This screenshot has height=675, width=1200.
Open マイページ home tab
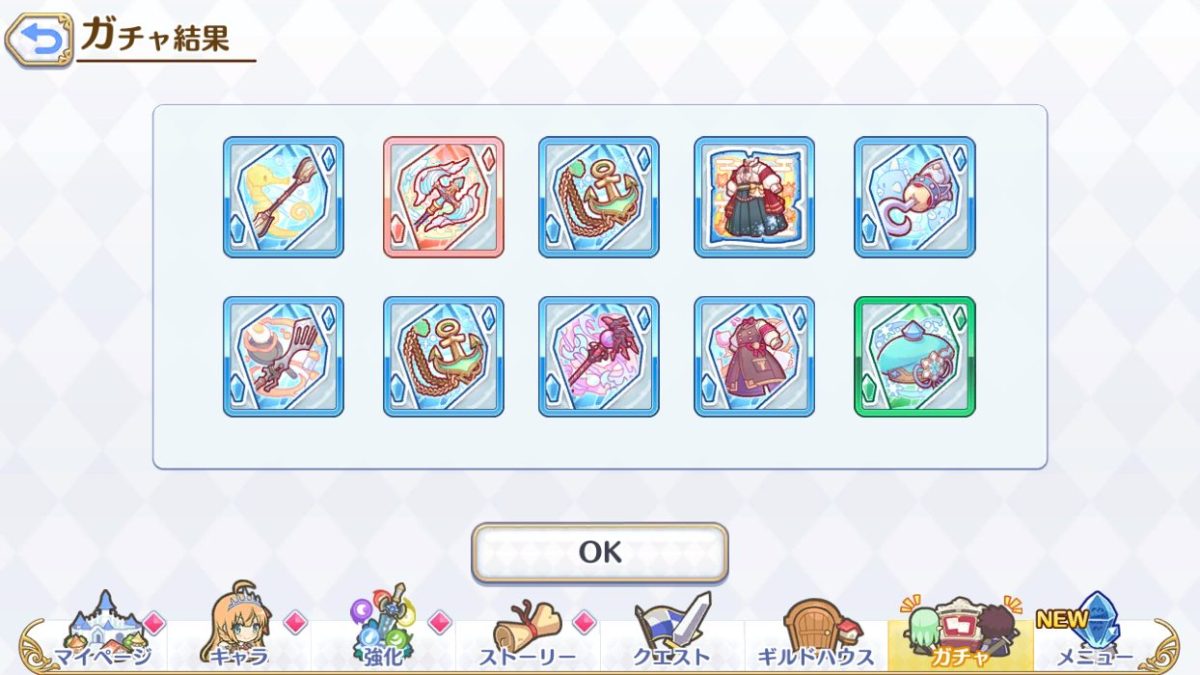click(x=102, y=630)
